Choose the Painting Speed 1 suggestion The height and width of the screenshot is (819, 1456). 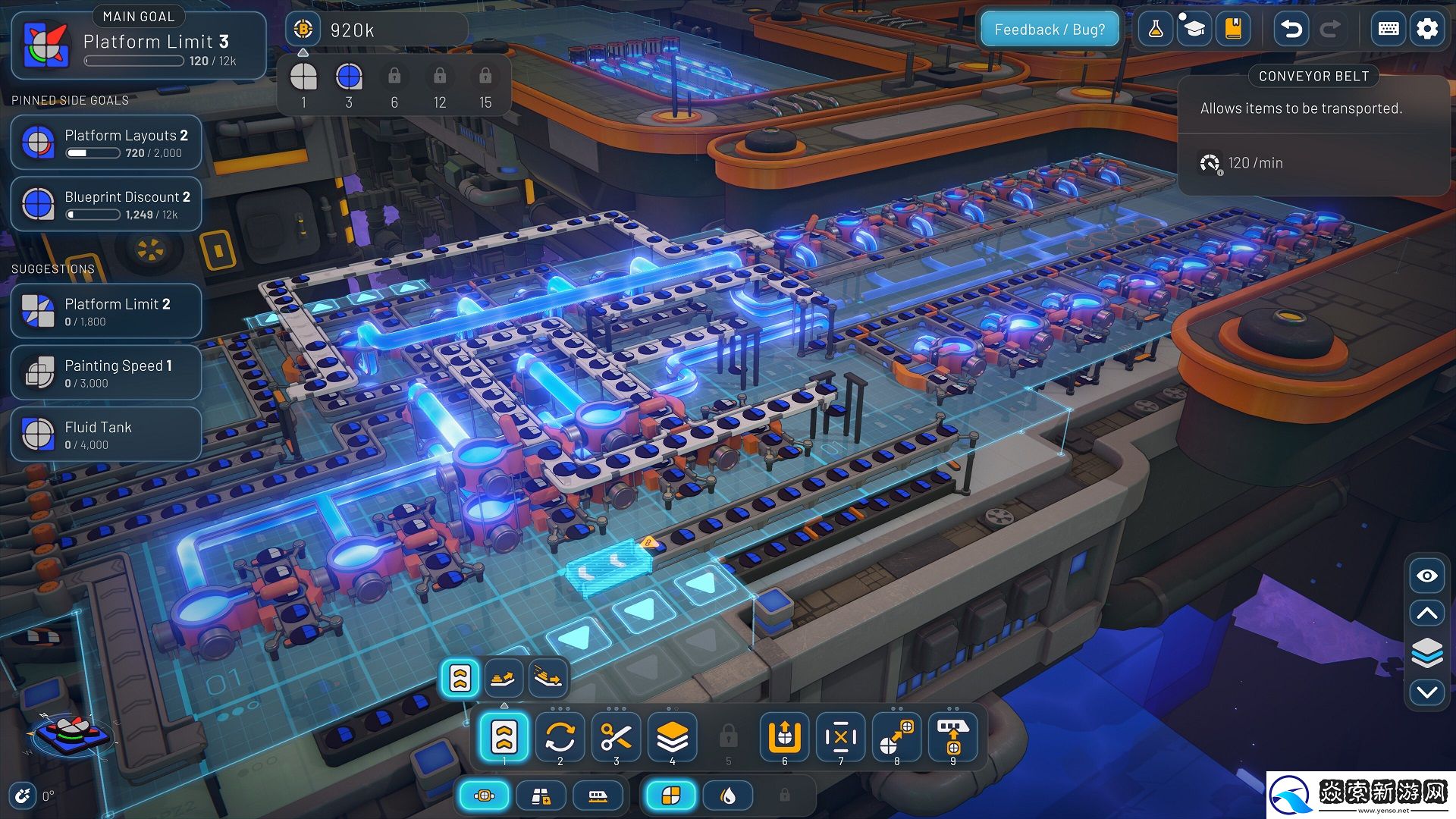pos(106,373)
